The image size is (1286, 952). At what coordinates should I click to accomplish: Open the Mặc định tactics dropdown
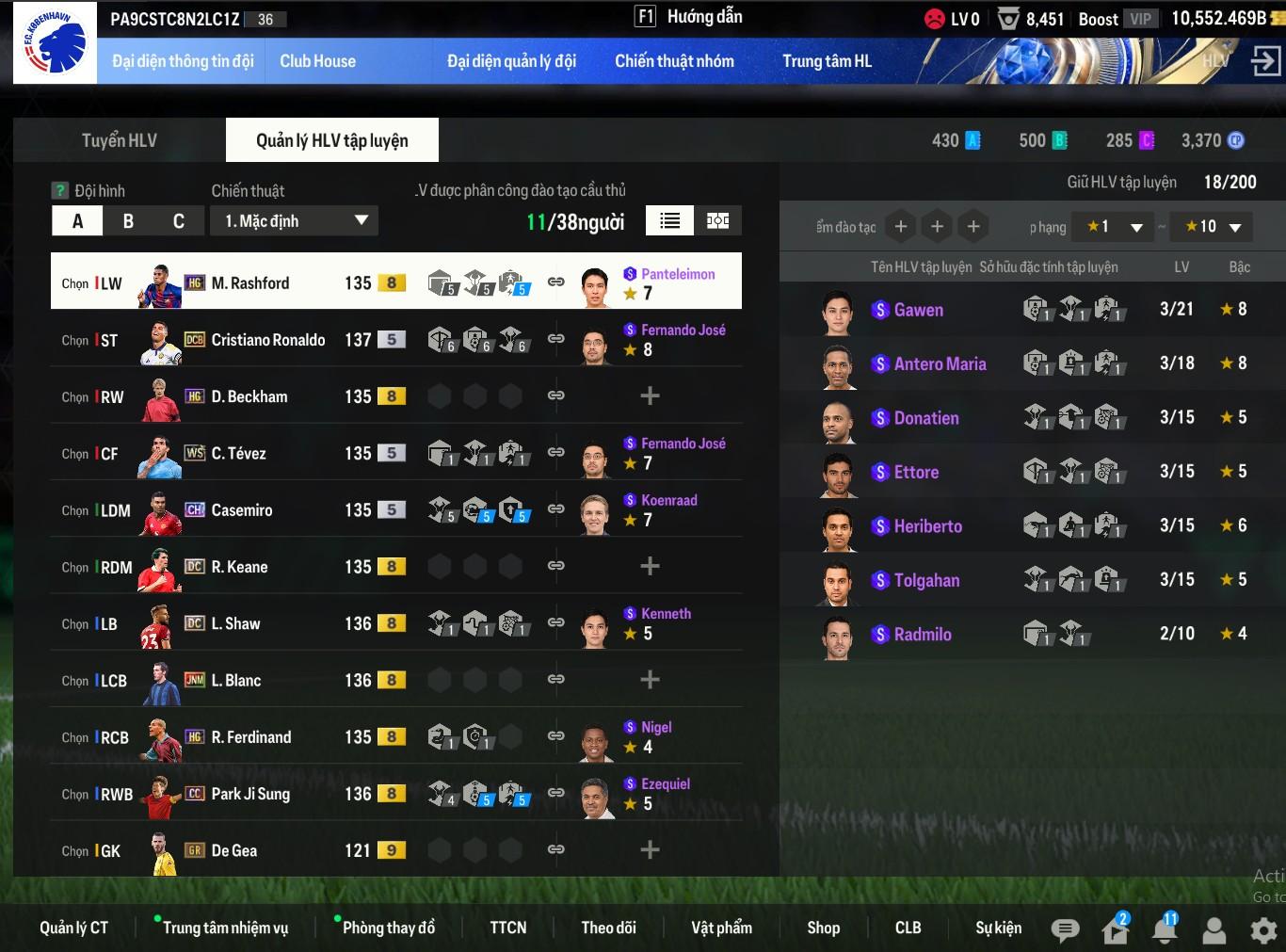click(296, 221)
